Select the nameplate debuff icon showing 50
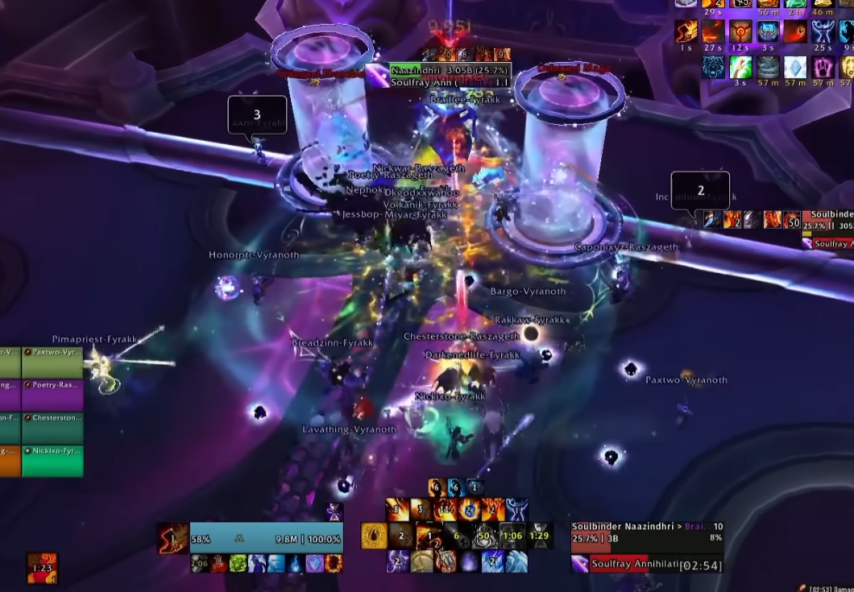The image size is (854, 592). tap(791, 220)
